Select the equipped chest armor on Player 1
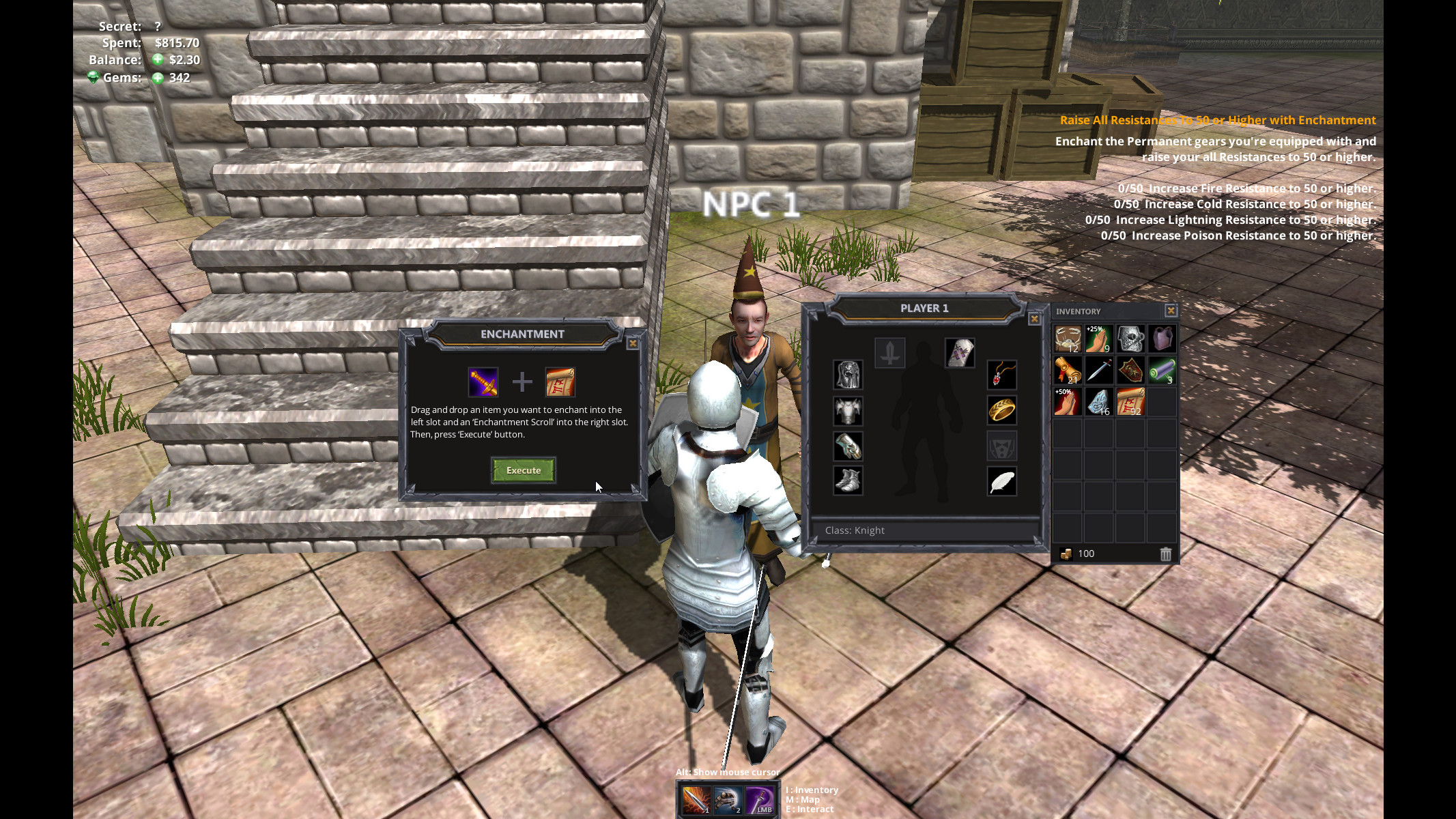Screen dimensions: 1456x819 click(x=847, y=411)
